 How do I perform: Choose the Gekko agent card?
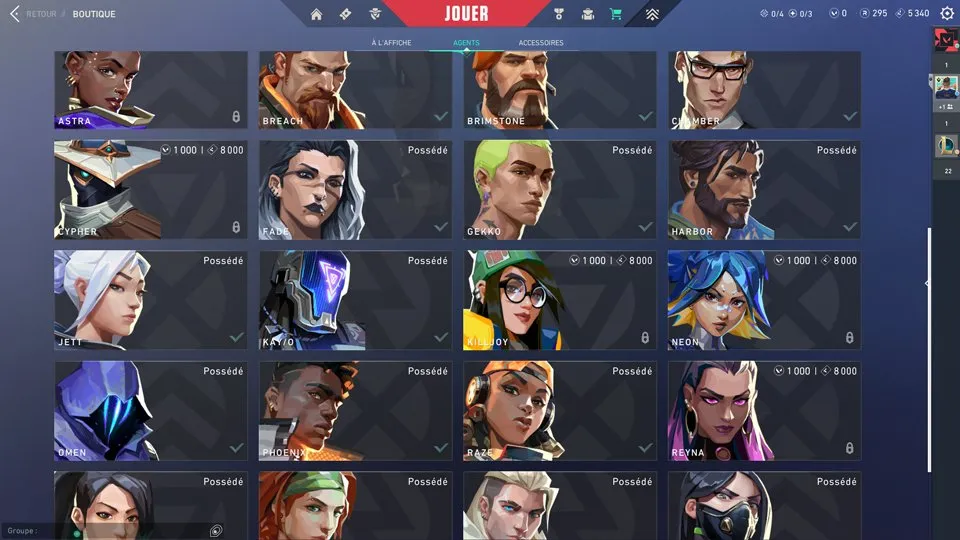(560, 189)
